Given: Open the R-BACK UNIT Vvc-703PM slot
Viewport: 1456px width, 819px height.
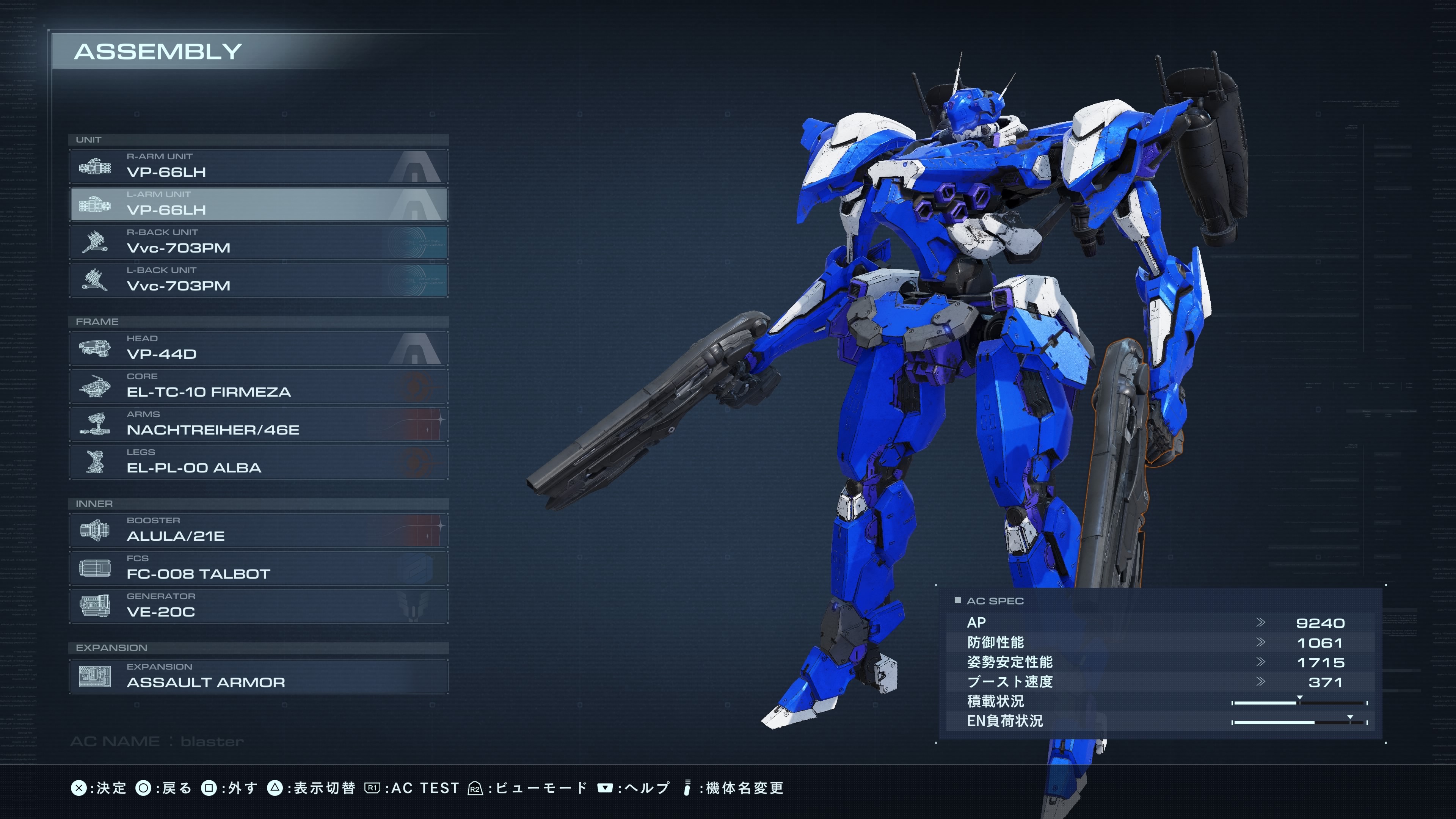Looking at the screenshot, I should [x=258, y=242].
